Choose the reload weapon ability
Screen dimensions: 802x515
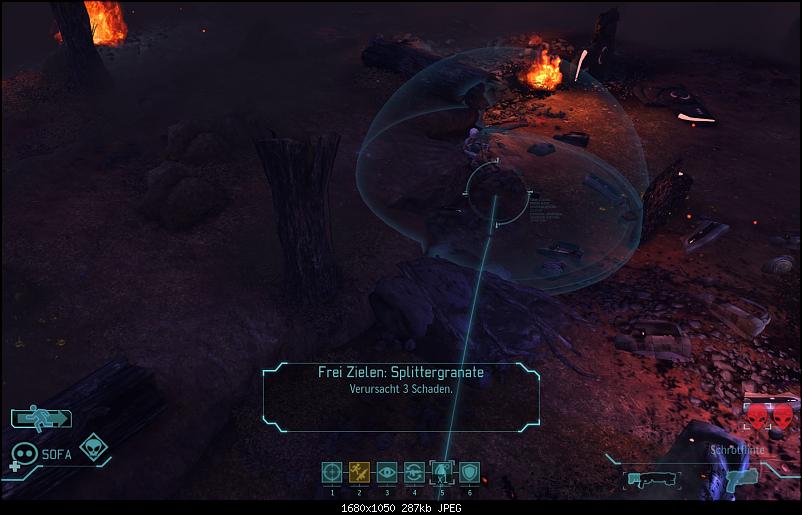(414, 472)
